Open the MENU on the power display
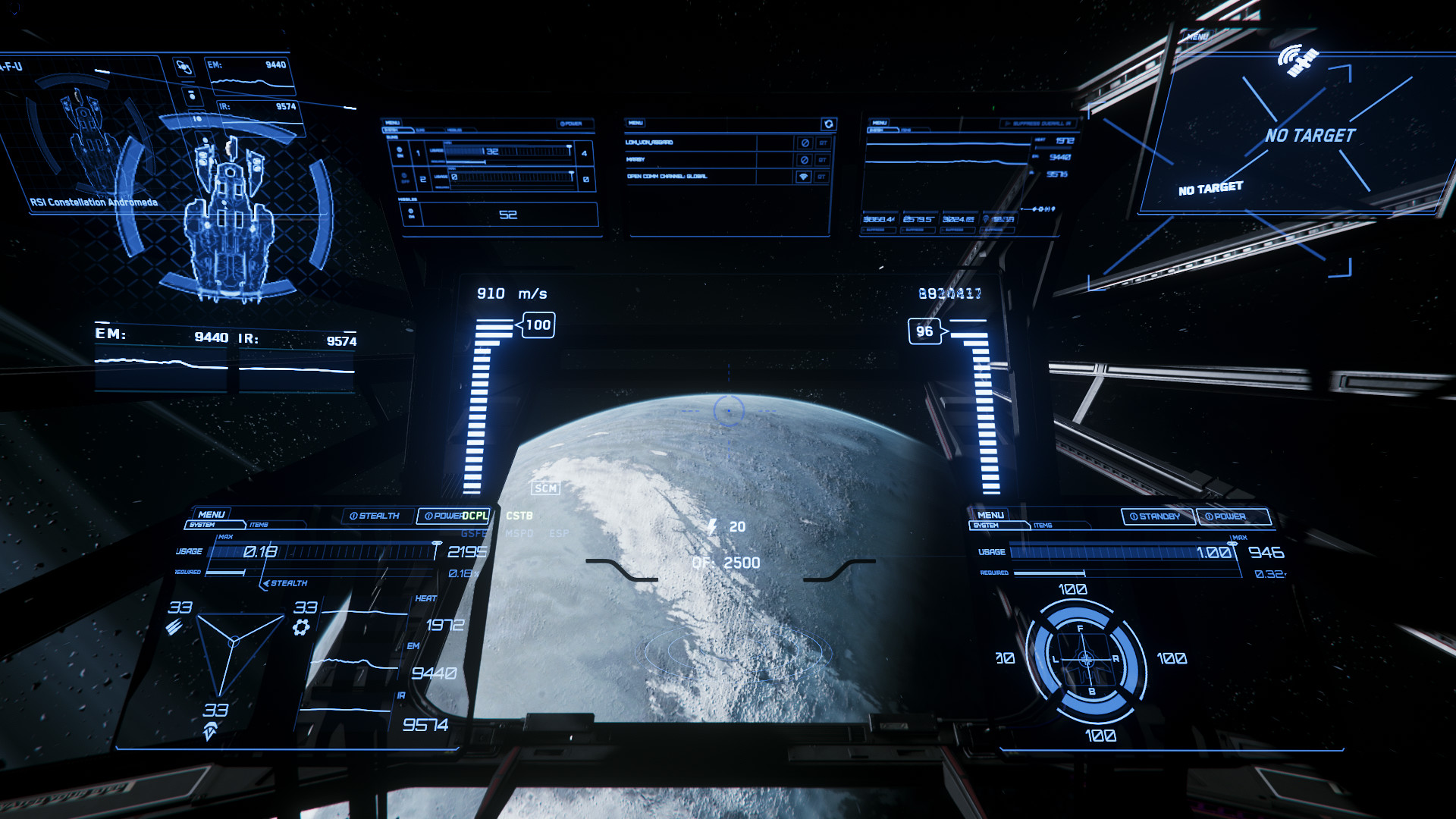1456x819 pixels. (x=211, y=514)
